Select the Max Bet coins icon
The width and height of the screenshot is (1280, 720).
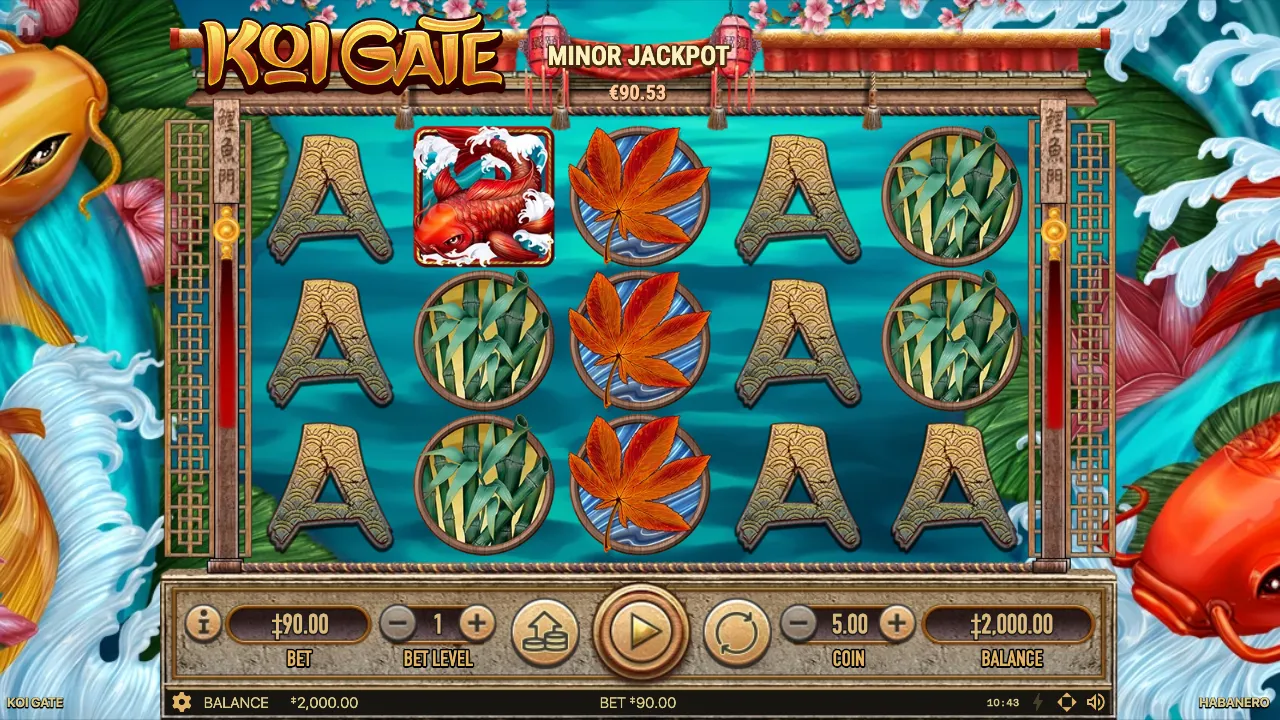click(x=545, y=630)
